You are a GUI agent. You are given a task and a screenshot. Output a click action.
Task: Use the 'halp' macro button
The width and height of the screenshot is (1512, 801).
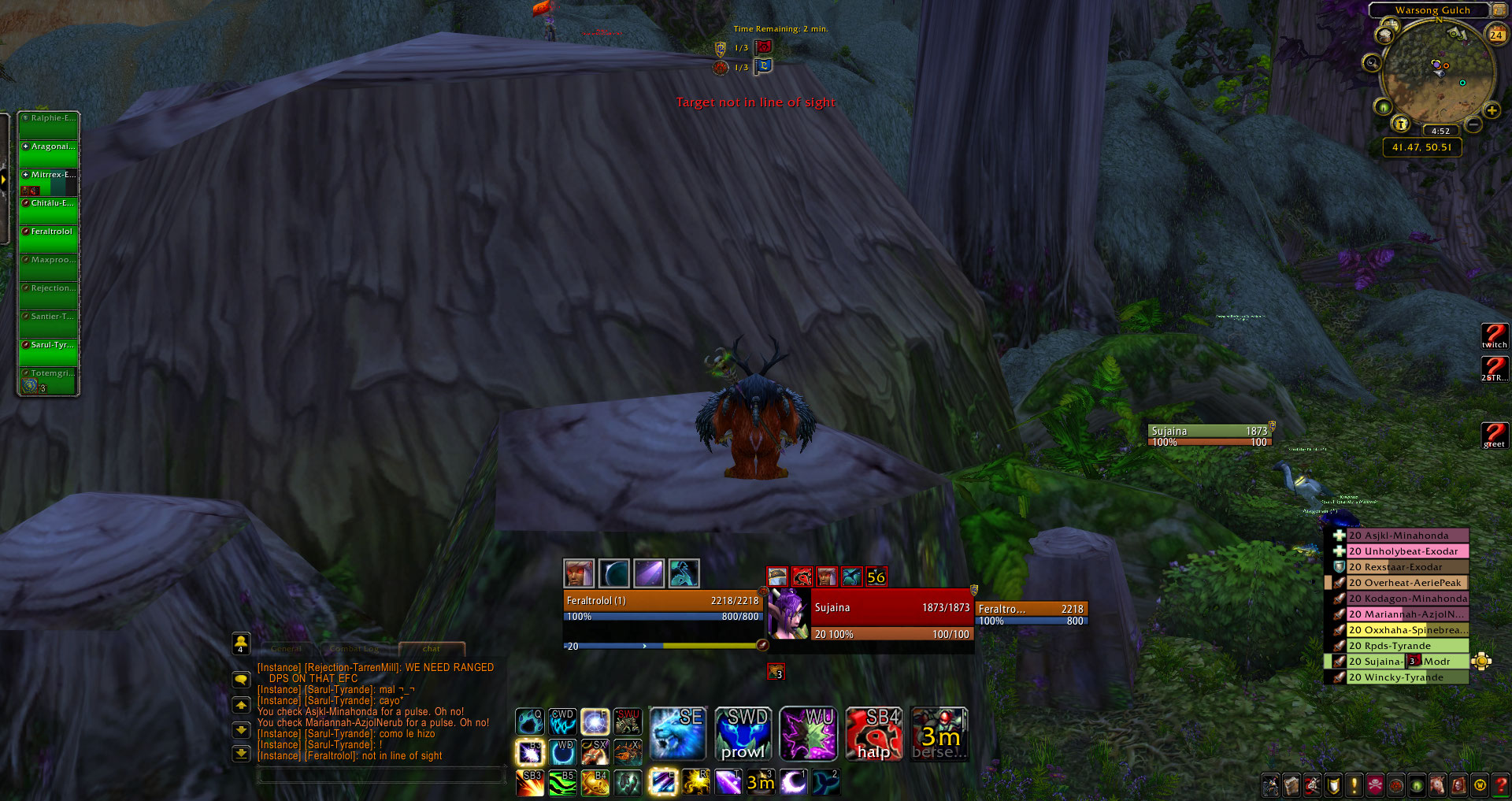(873, 733)
